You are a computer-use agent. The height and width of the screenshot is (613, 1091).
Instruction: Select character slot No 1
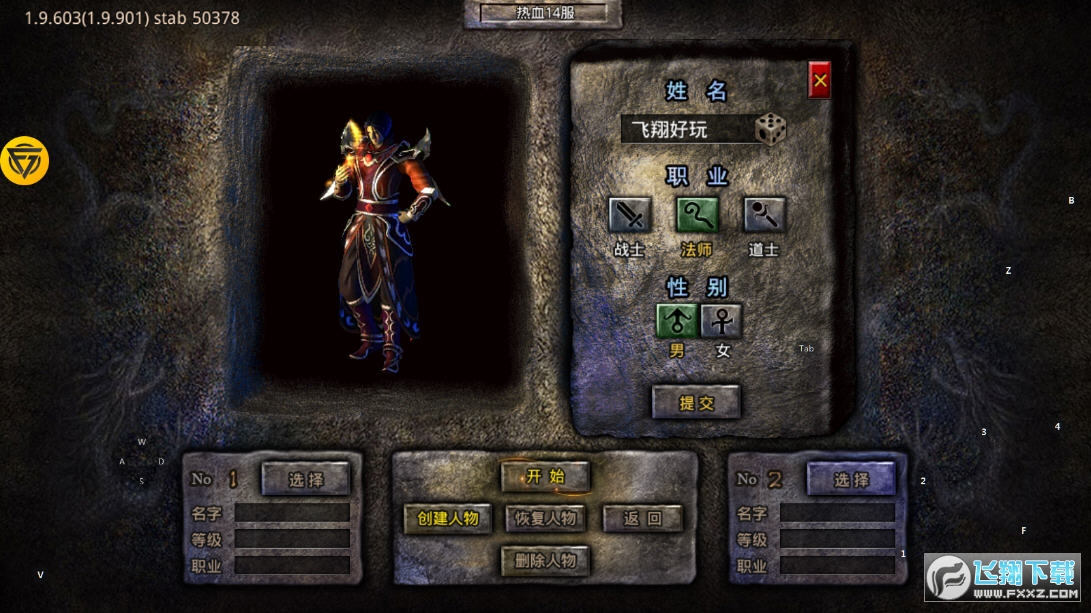tap(306, 479)
